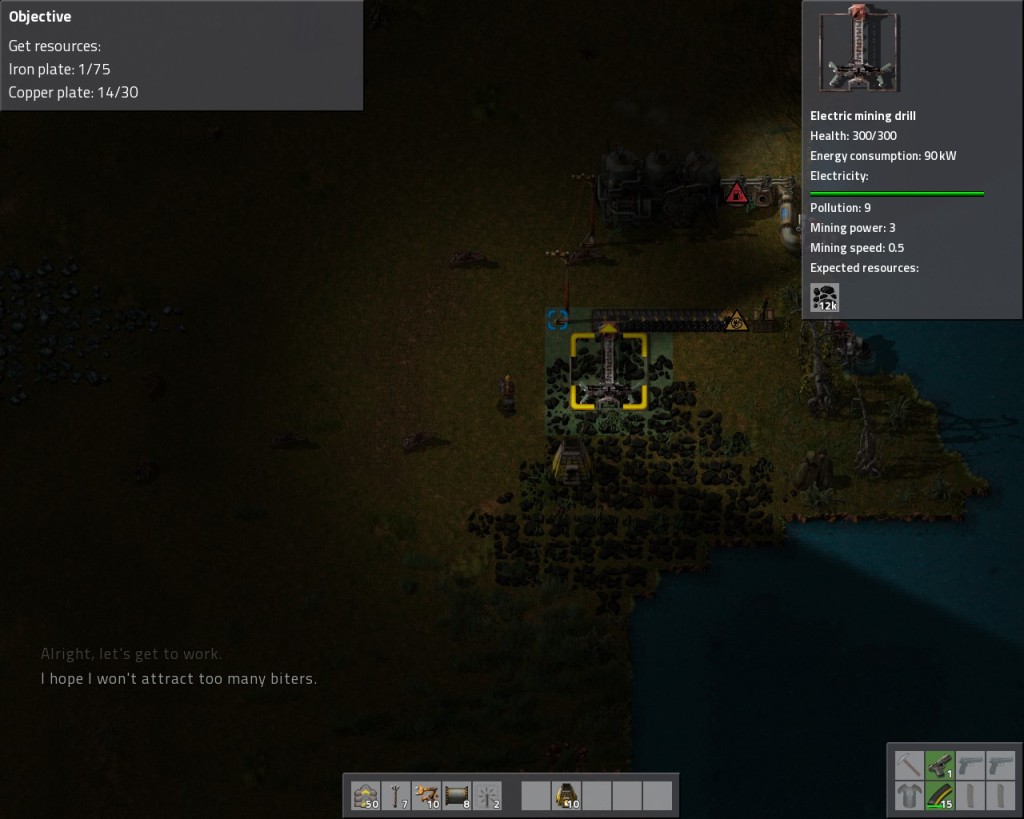
Task: Select the hotbar slot with 8 items
Action: [x=456, y=796]
